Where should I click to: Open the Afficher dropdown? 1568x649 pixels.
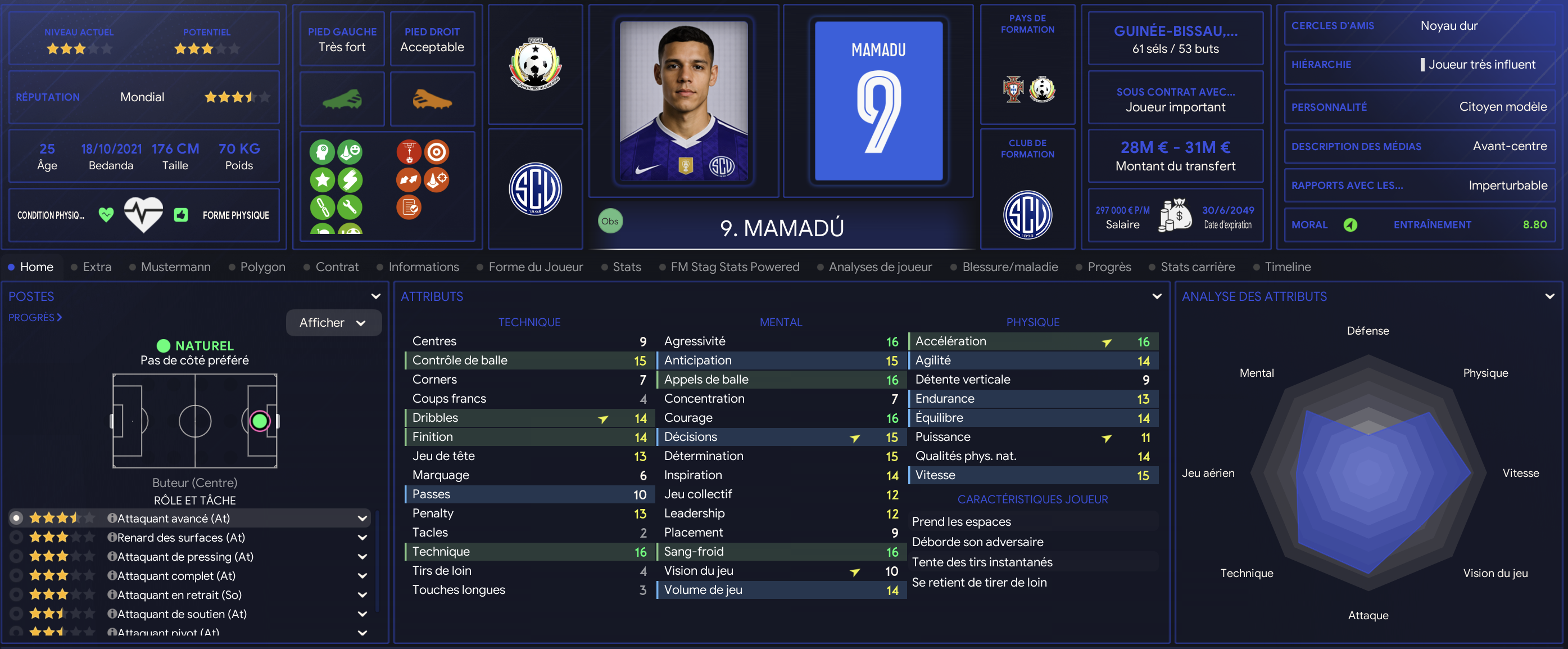333,322
